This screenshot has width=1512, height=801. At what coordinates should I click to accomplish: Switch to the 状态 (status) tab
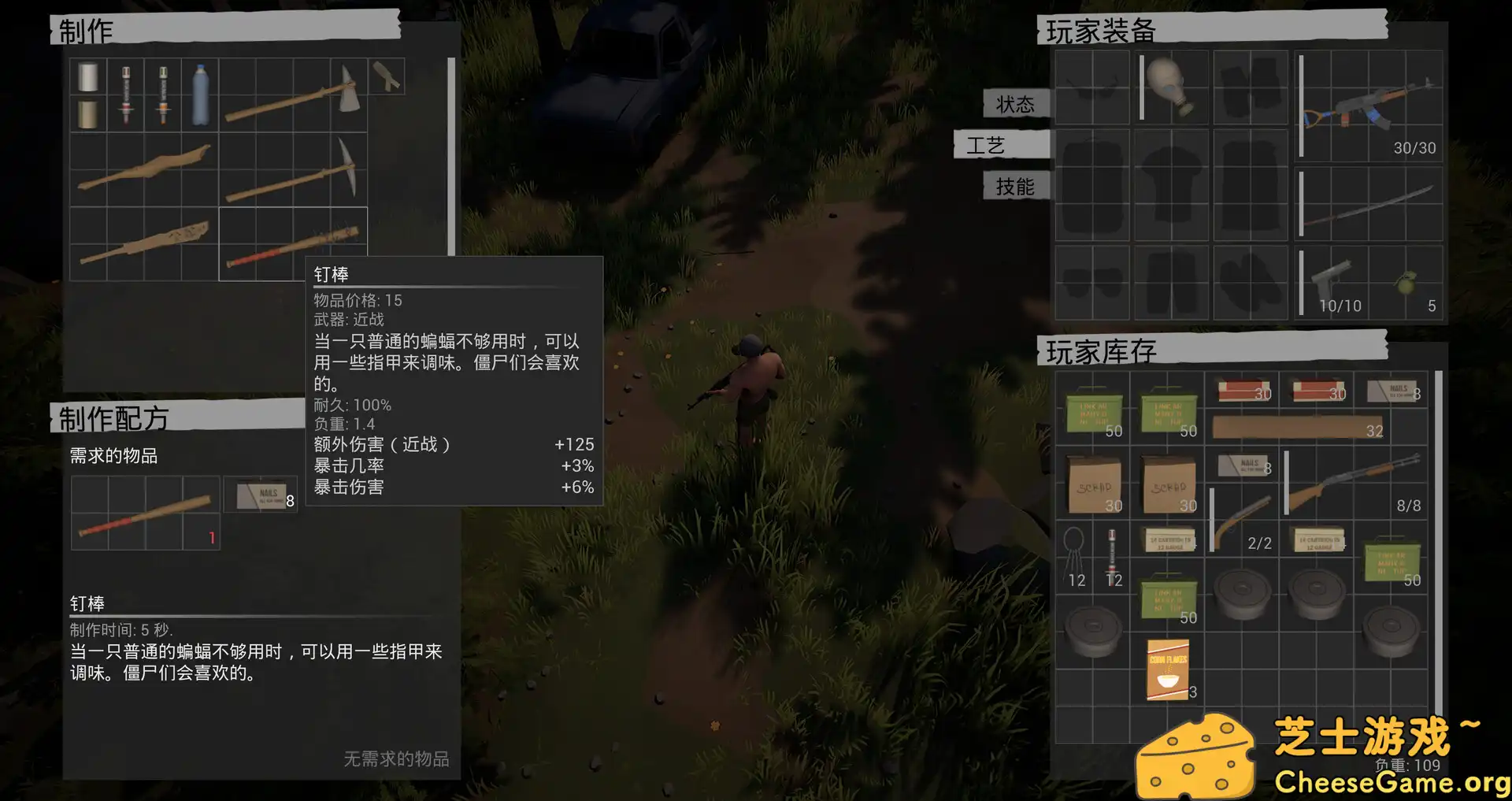pos(1014,104)
